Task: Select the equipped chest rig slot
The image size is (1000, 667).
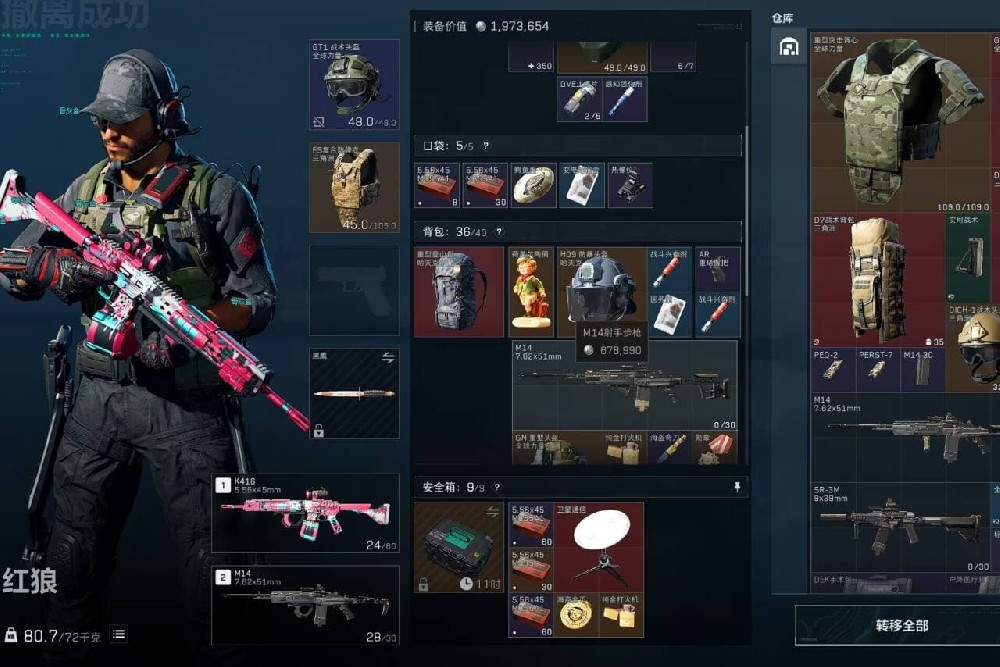Action: pos(354,187)
